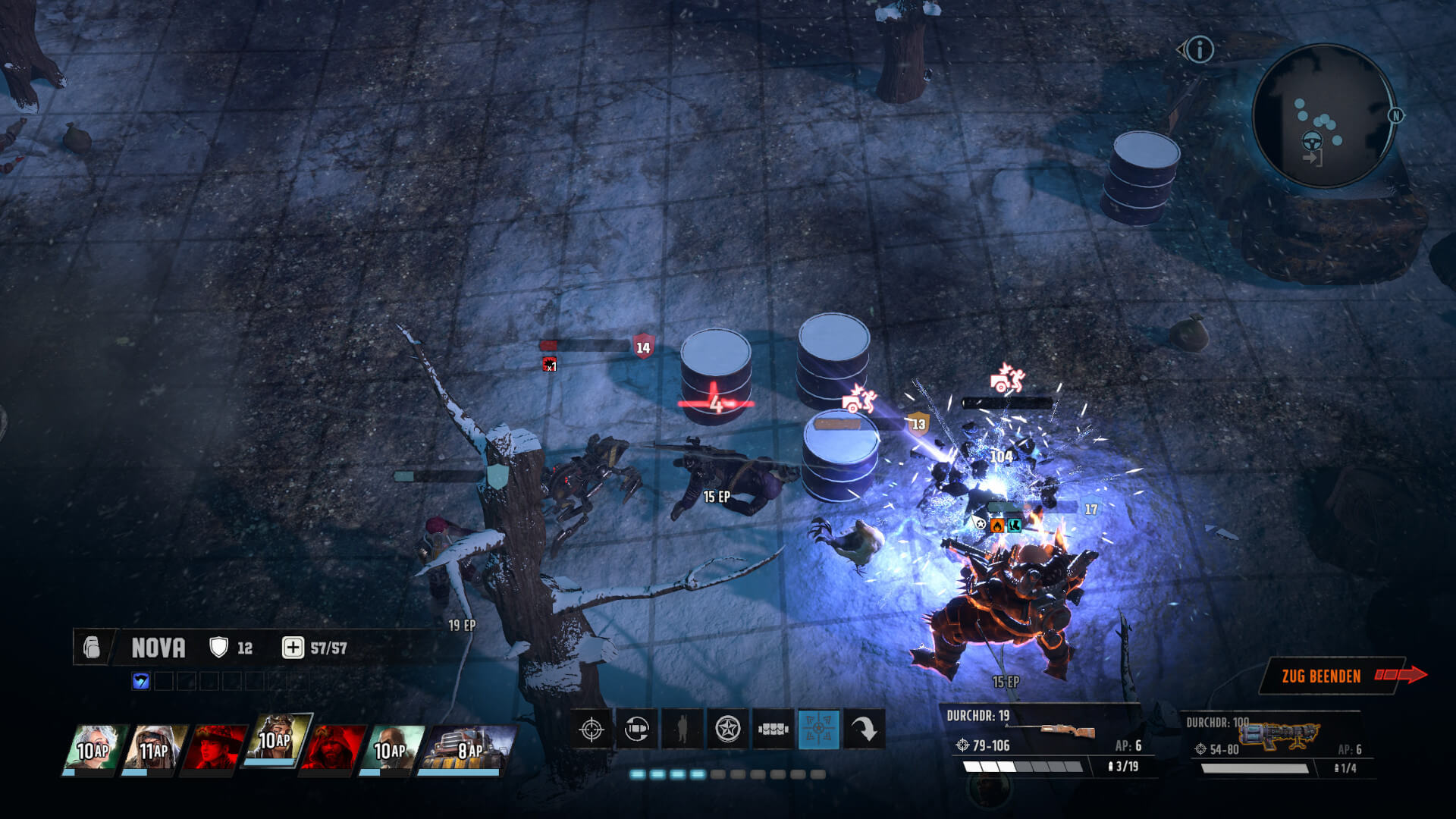Open the circular minimap

(1323, 115)
